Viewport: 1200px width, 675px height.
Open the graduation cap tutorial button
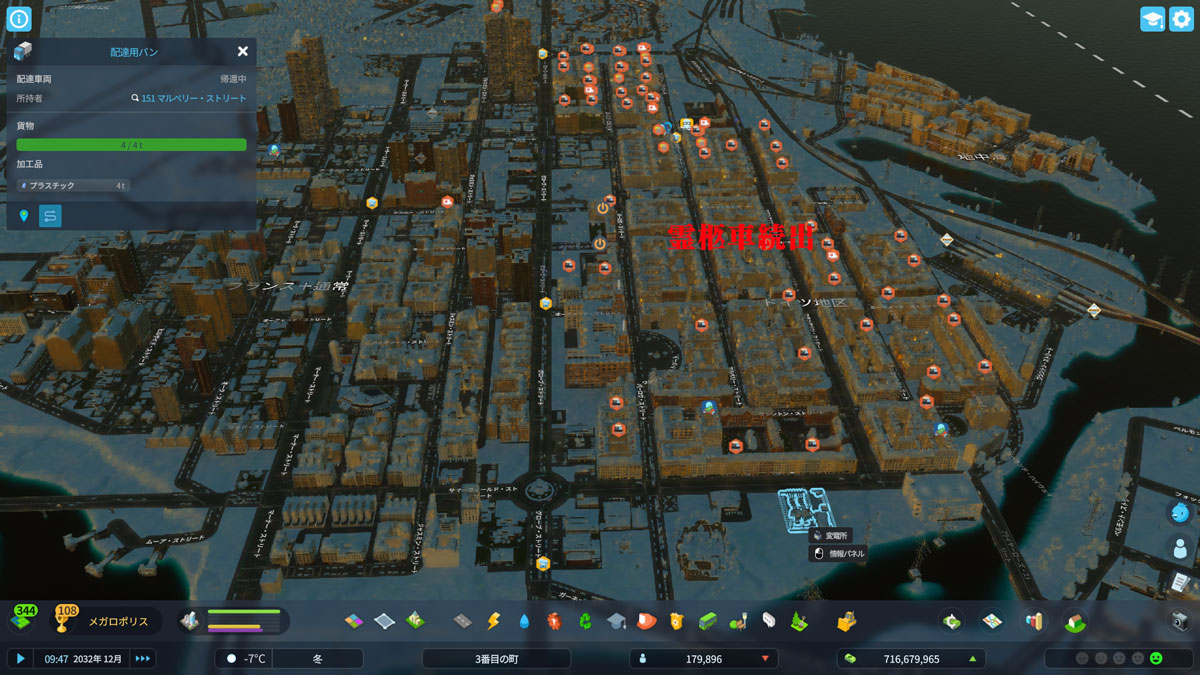pyautogui.click(x=1152, y=19)
